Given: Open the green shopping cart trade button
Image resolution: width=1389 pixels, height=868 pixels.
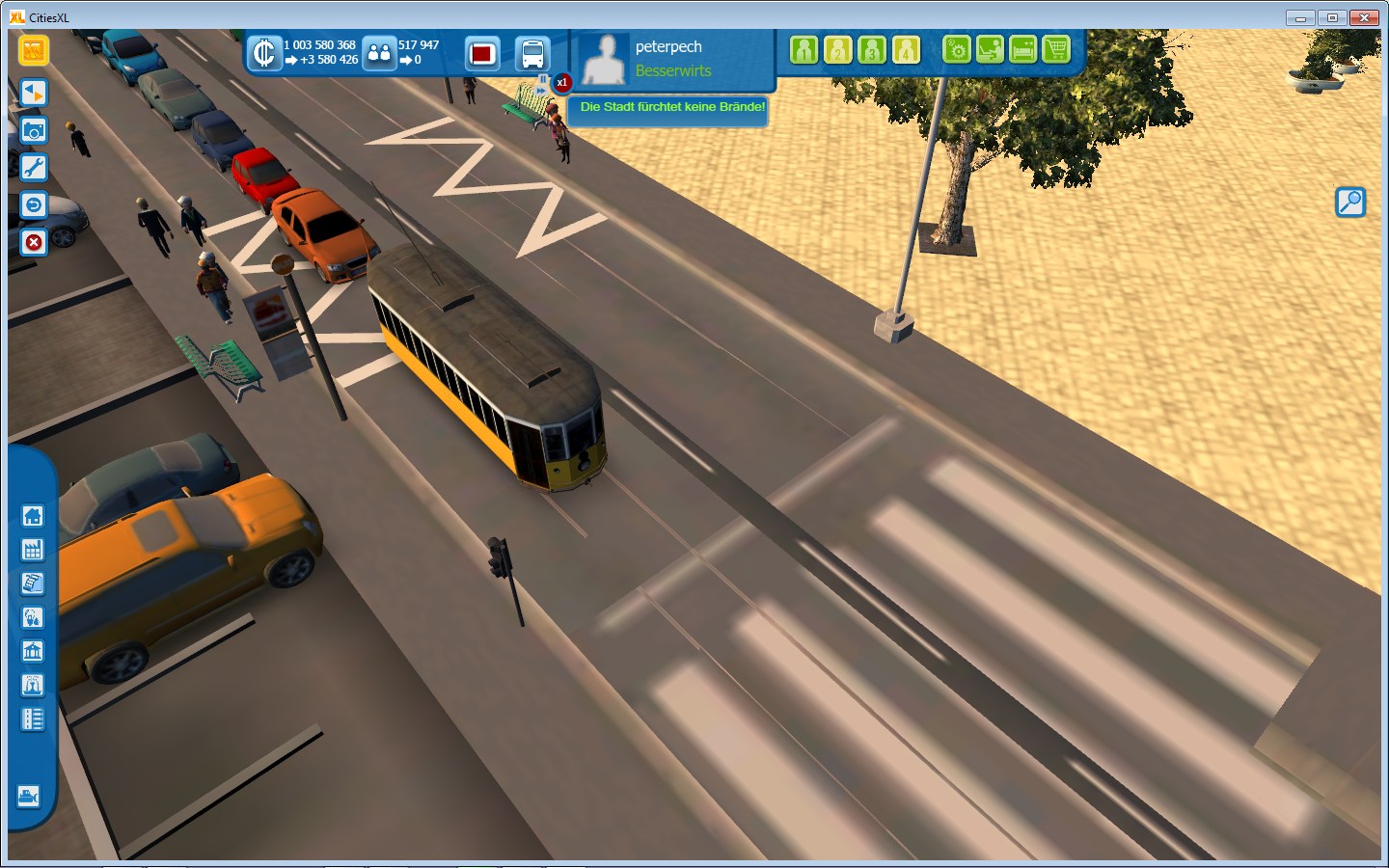Looking at the screenshot, I should (1056, 49).
